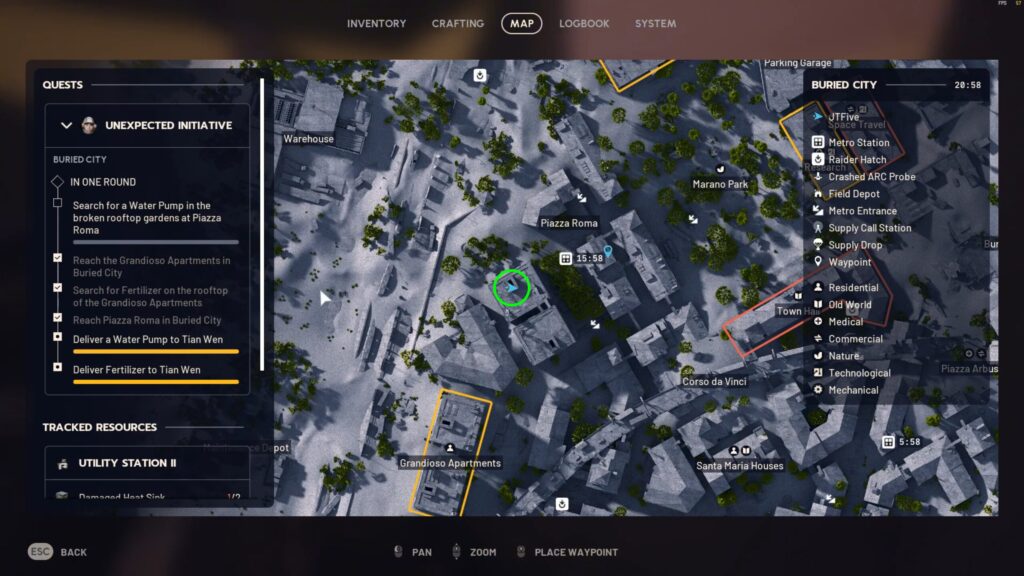
Task: Select the Map tab
Action: (x=521, y=24)
